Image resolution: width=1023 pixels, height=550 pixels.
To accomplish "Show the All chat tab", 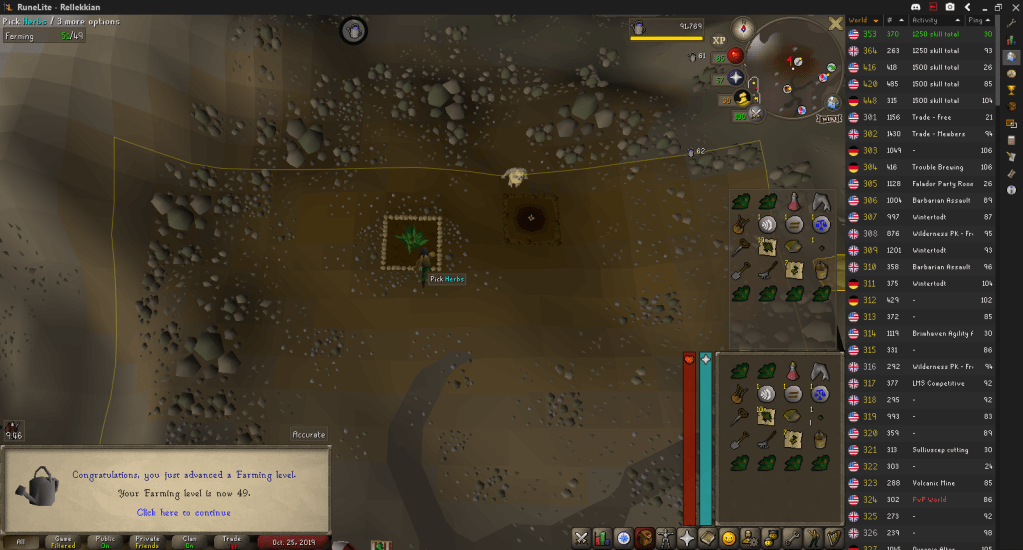I will point(21,541).
